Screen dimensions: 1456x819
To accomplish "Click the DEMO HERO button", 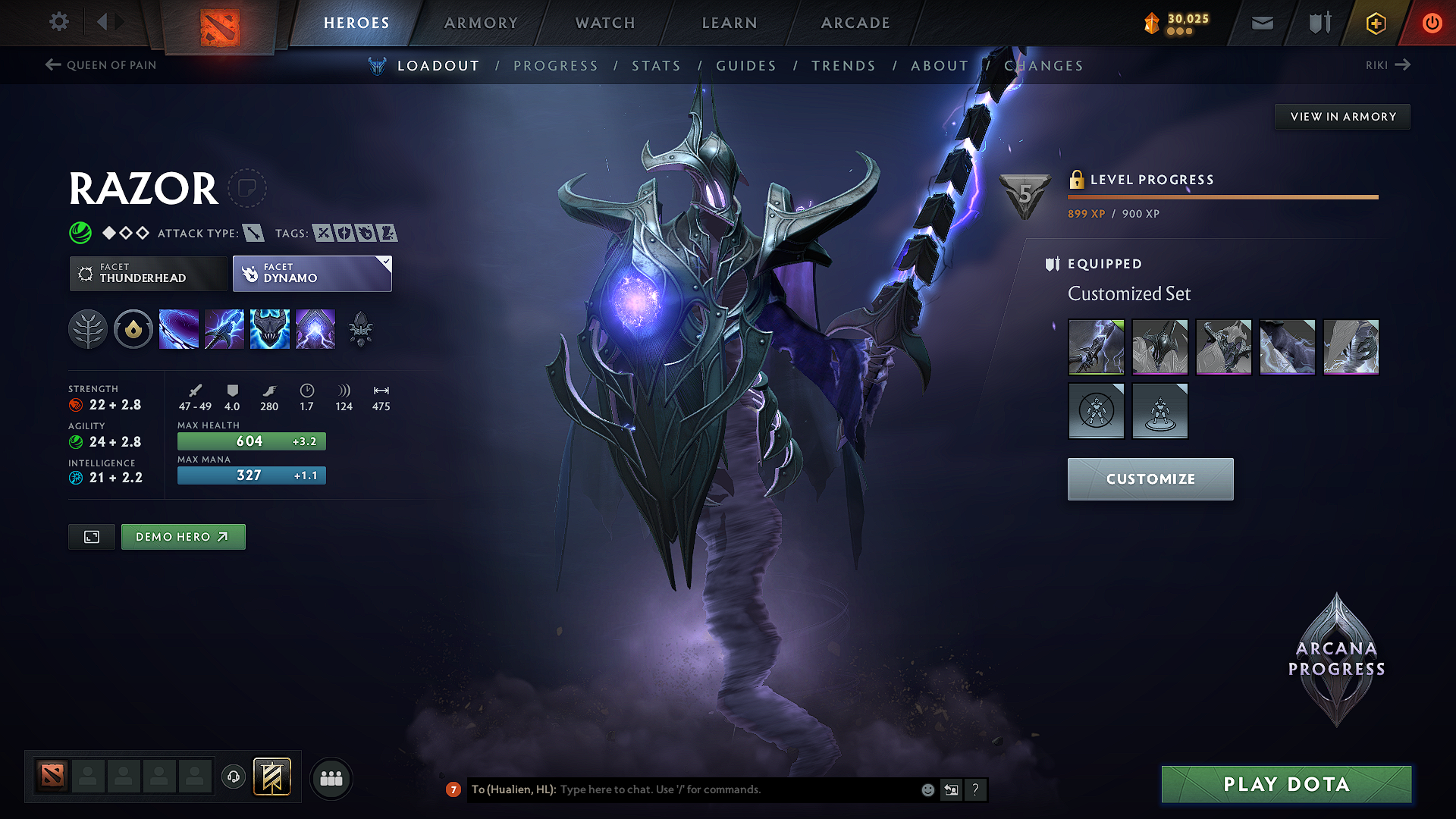I will click(183, 536).
